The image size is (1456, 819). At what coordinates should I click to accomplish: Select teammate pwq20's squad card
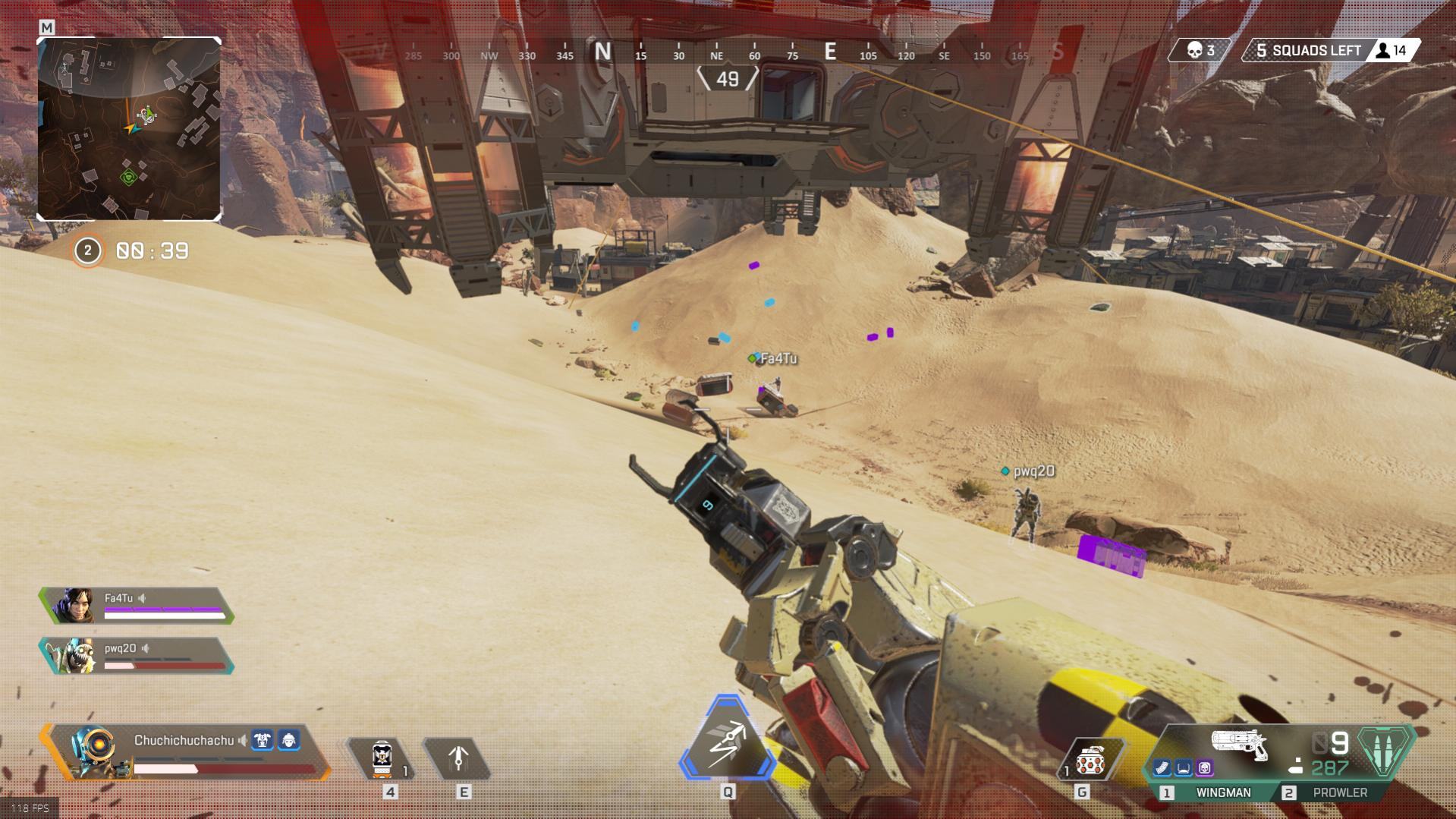(137, 656)
